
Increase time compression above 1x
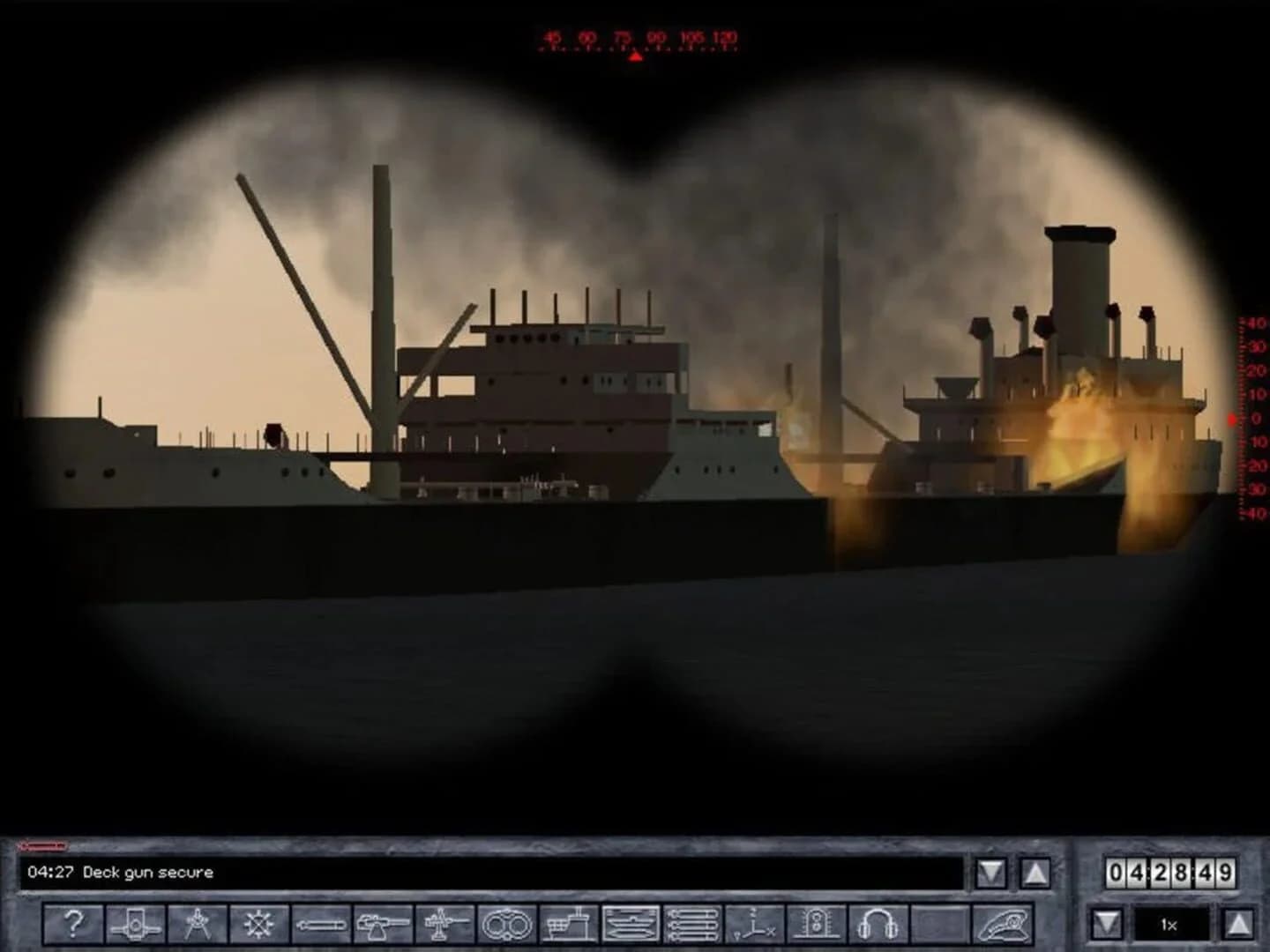pos(1239,923)
